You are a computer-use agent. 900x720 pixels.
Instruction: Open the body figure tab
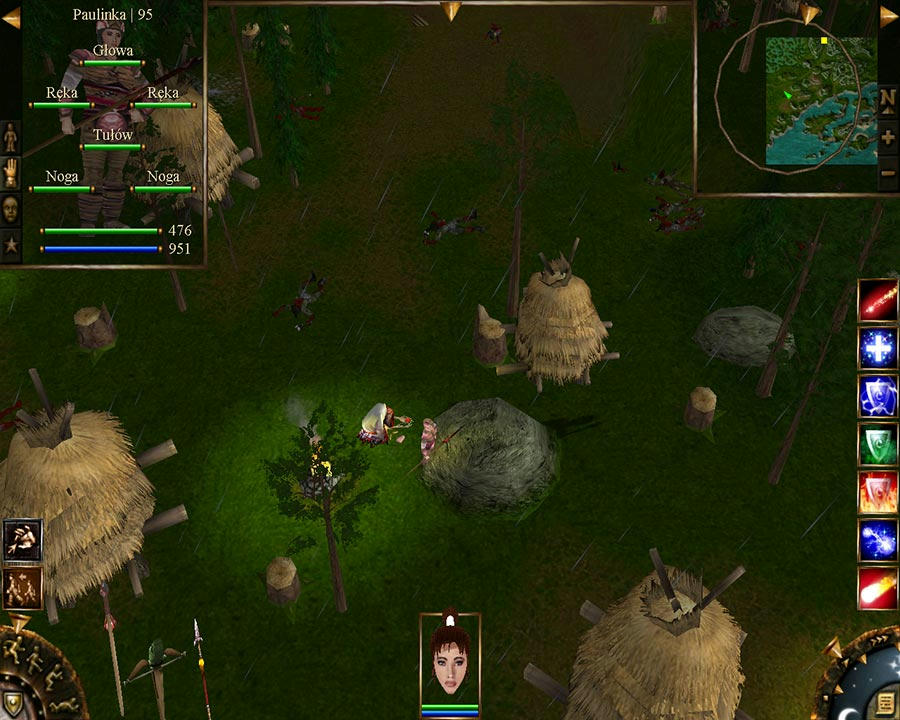click(11, 136)
